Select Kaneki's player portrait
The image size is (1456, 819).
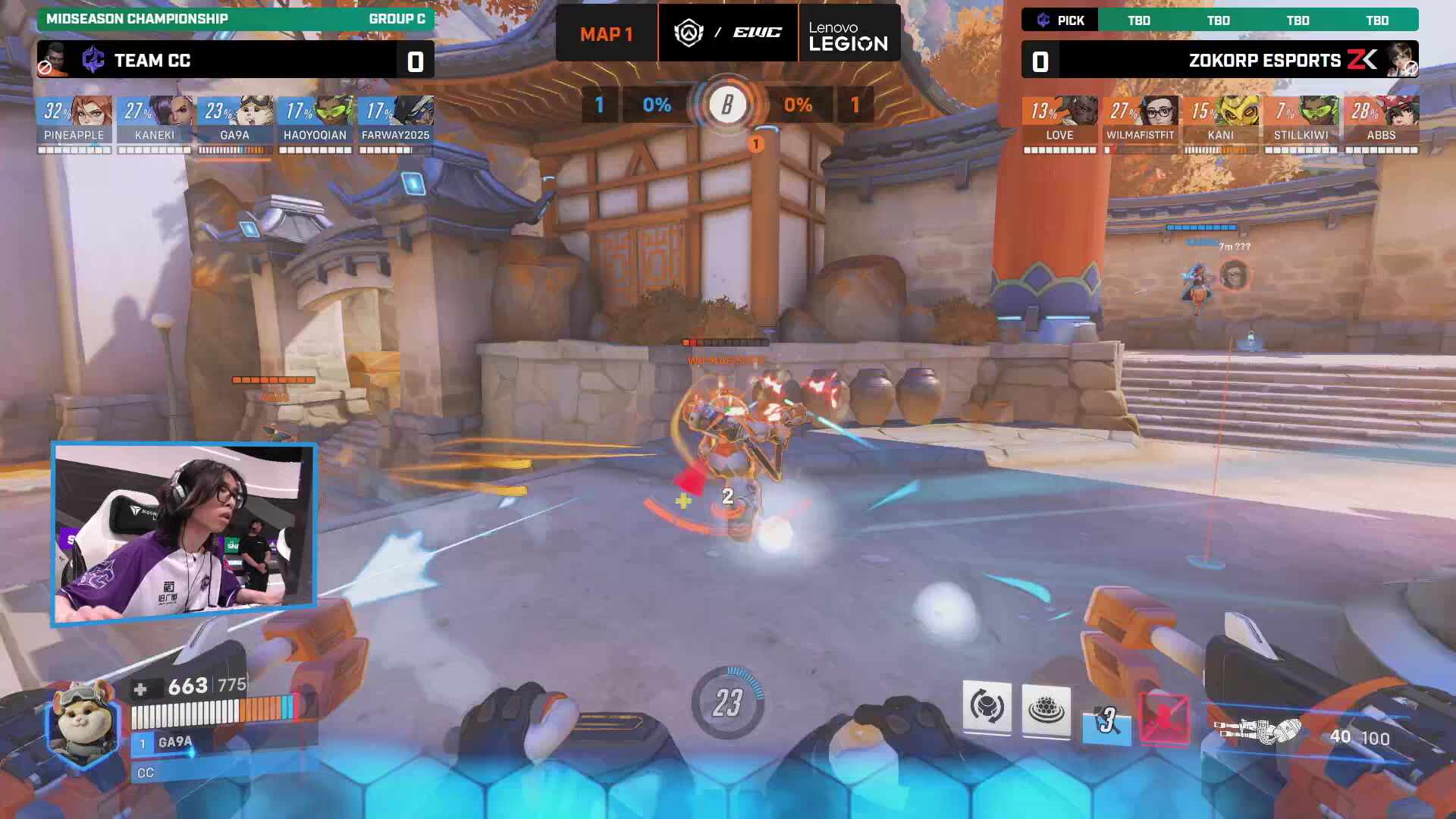coord(155,112)
